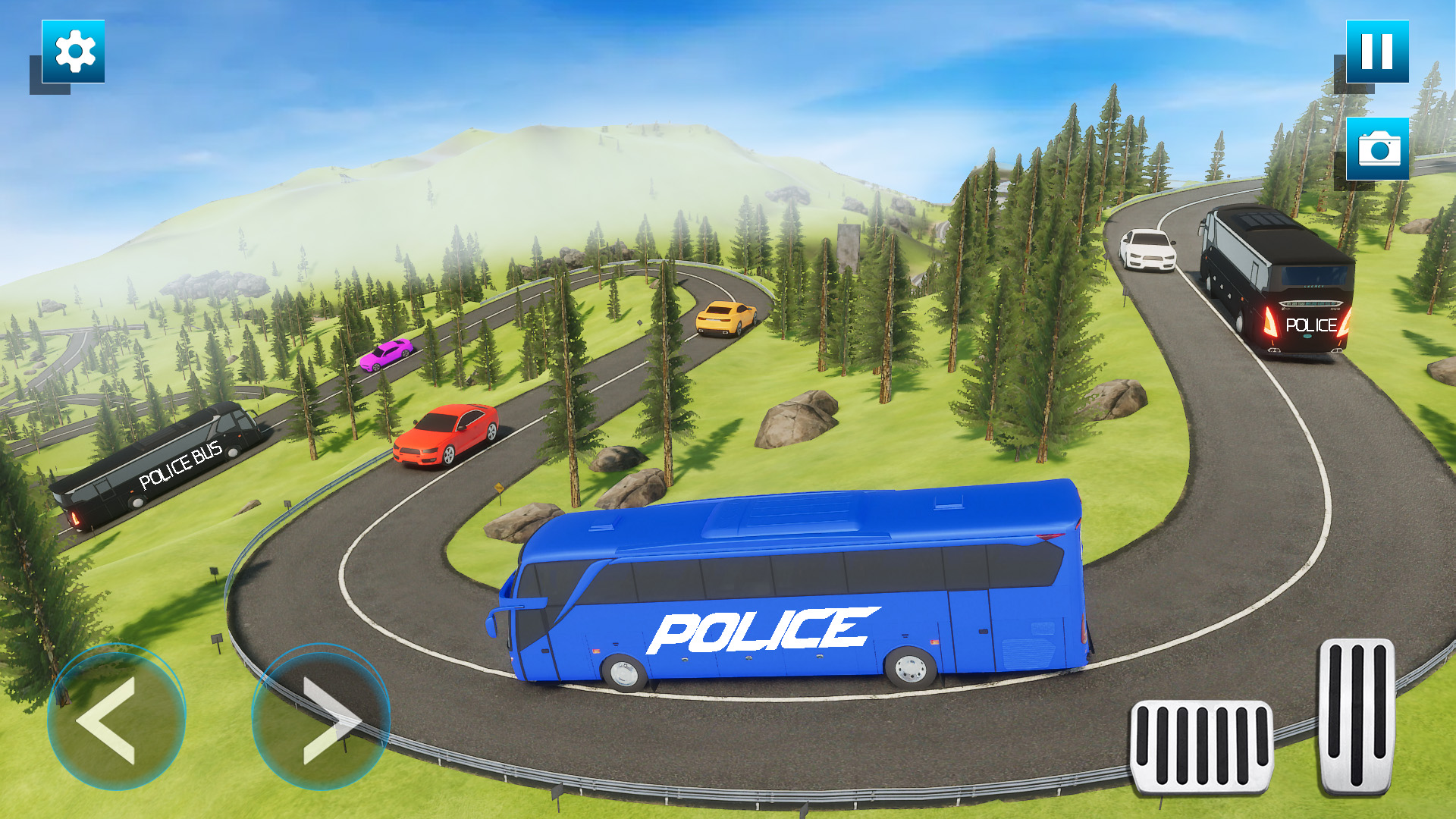Click the white car on the upper road
Image resolution: width=1456 pixels, height=819 pixels.
(x=1147, y=250)
